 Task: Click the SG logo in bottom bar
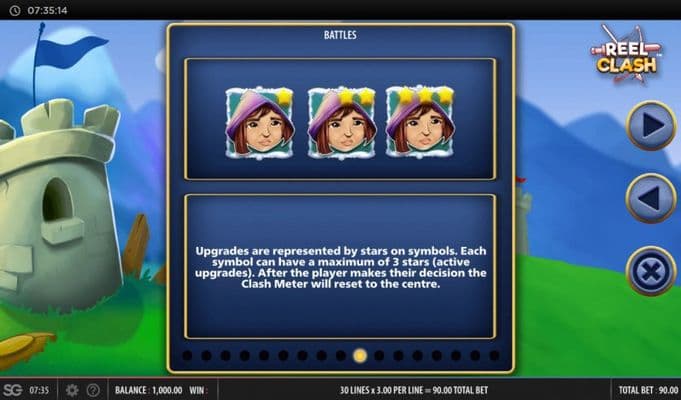12,390
